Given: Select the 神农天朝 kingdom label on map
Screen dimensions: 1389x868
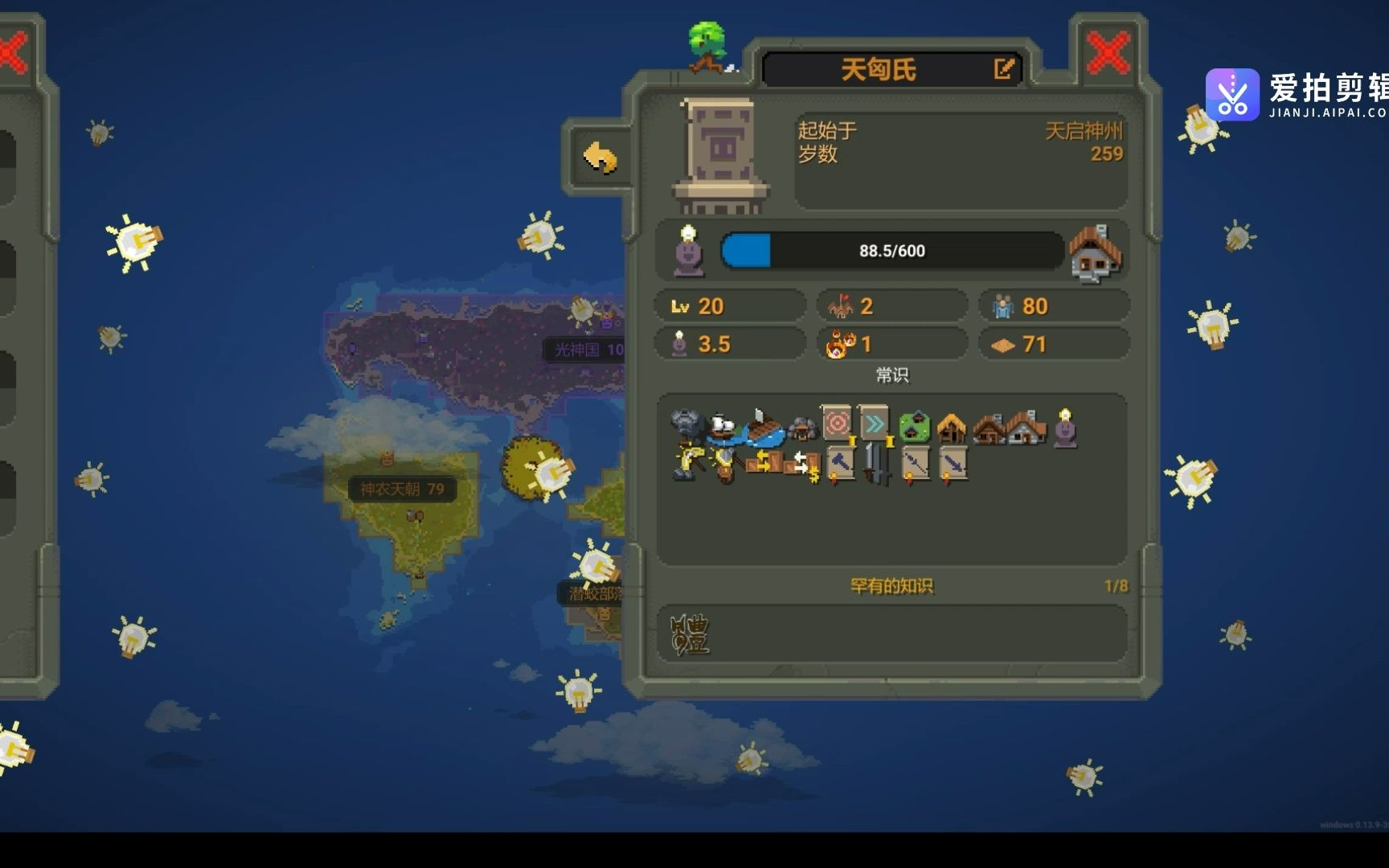Looking at the screenshot, I should (x=400, y=487).
